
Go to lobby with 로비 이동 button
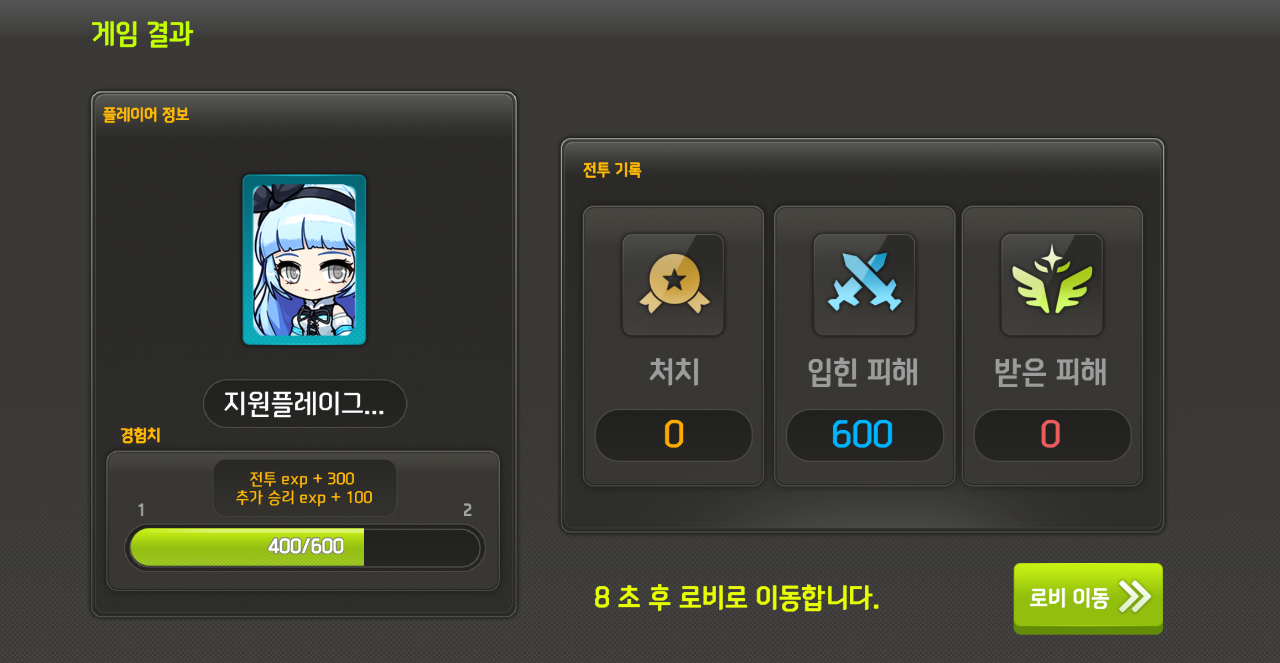[1088, 597]
